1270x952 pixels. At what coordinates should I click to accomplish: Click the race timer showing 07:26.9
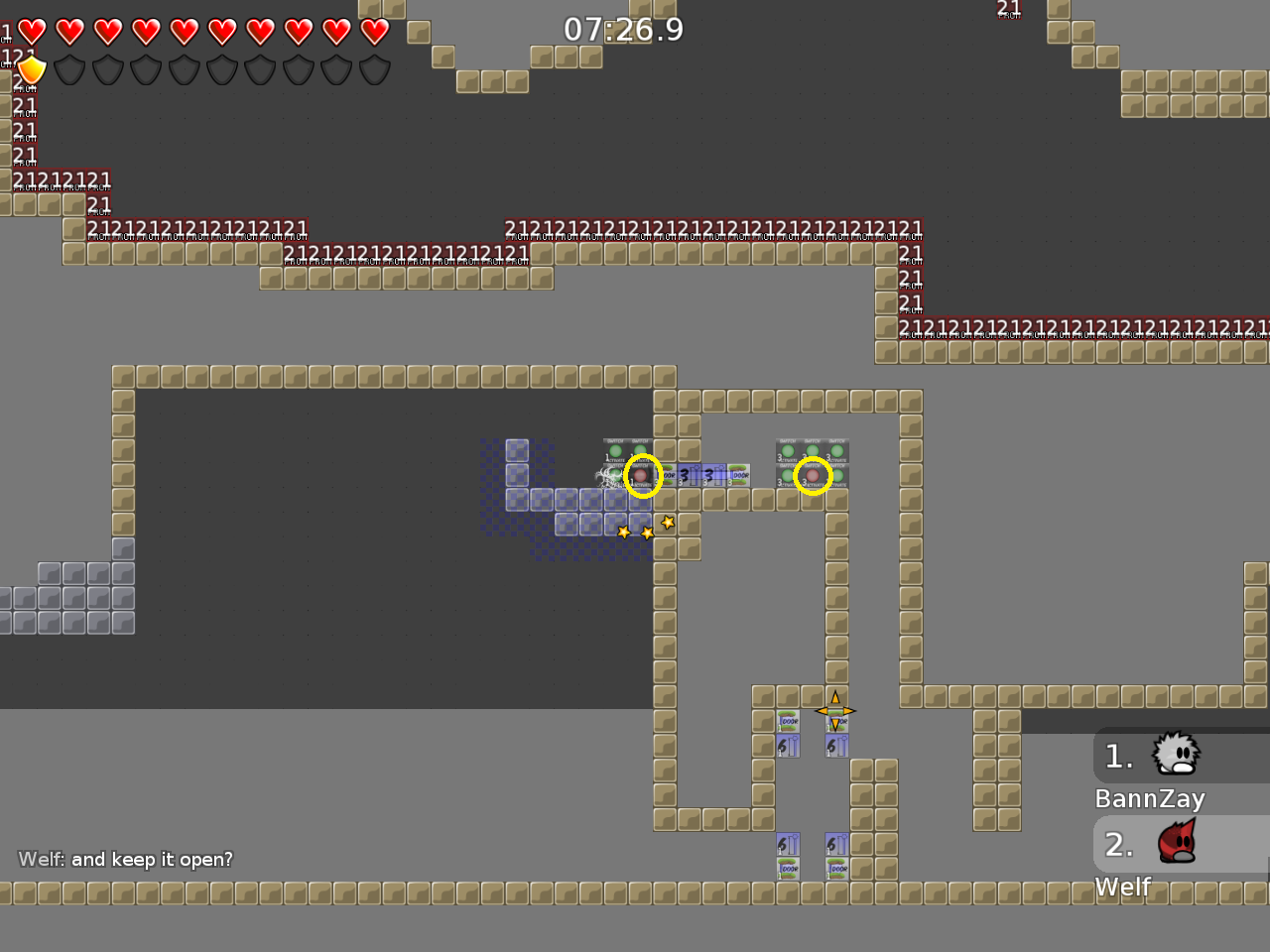(x=624, y=29)
